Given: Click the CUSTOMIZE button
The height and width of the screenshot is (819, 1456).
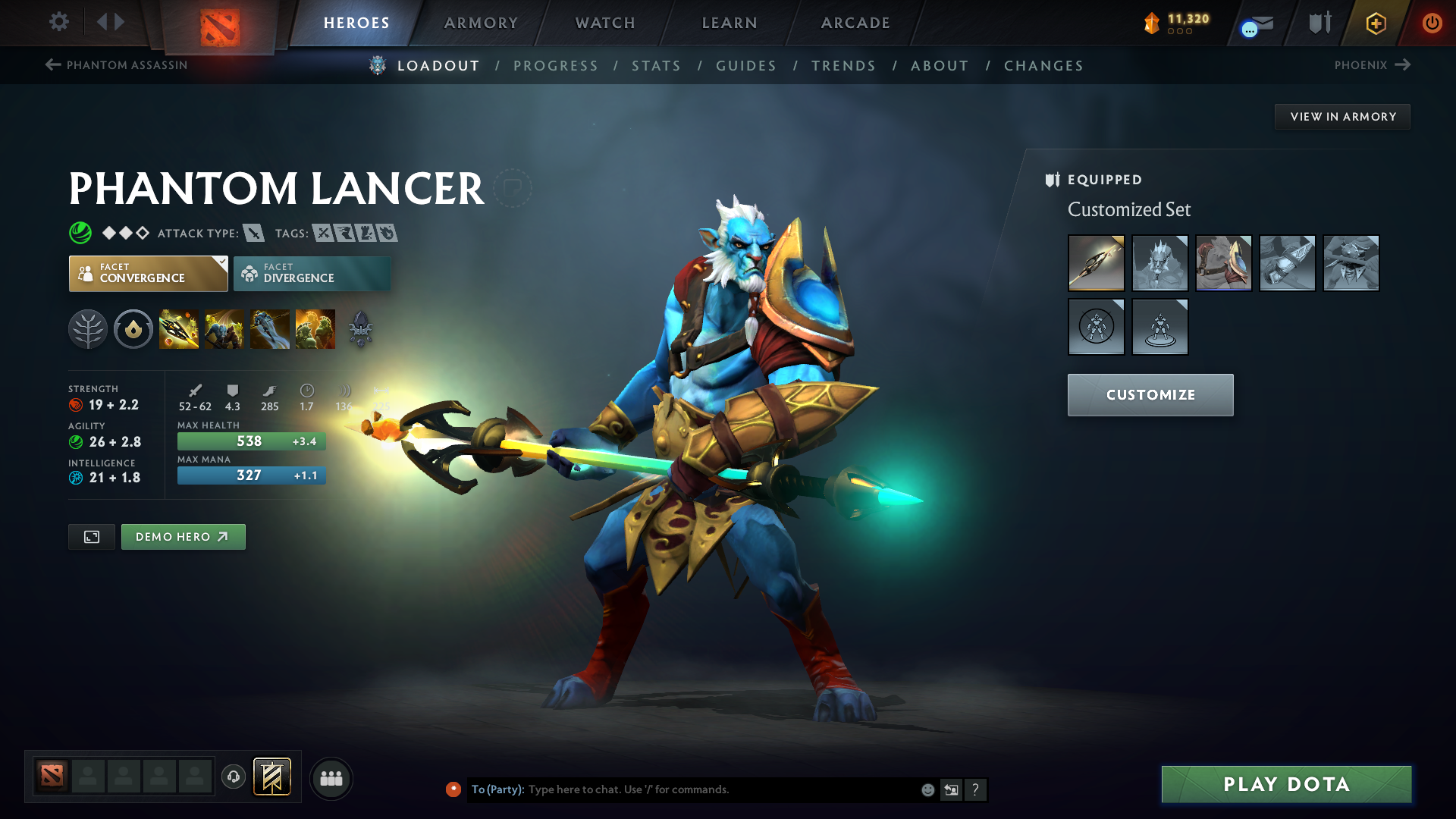Looking at the screenshot, I should pos(1150,394).
